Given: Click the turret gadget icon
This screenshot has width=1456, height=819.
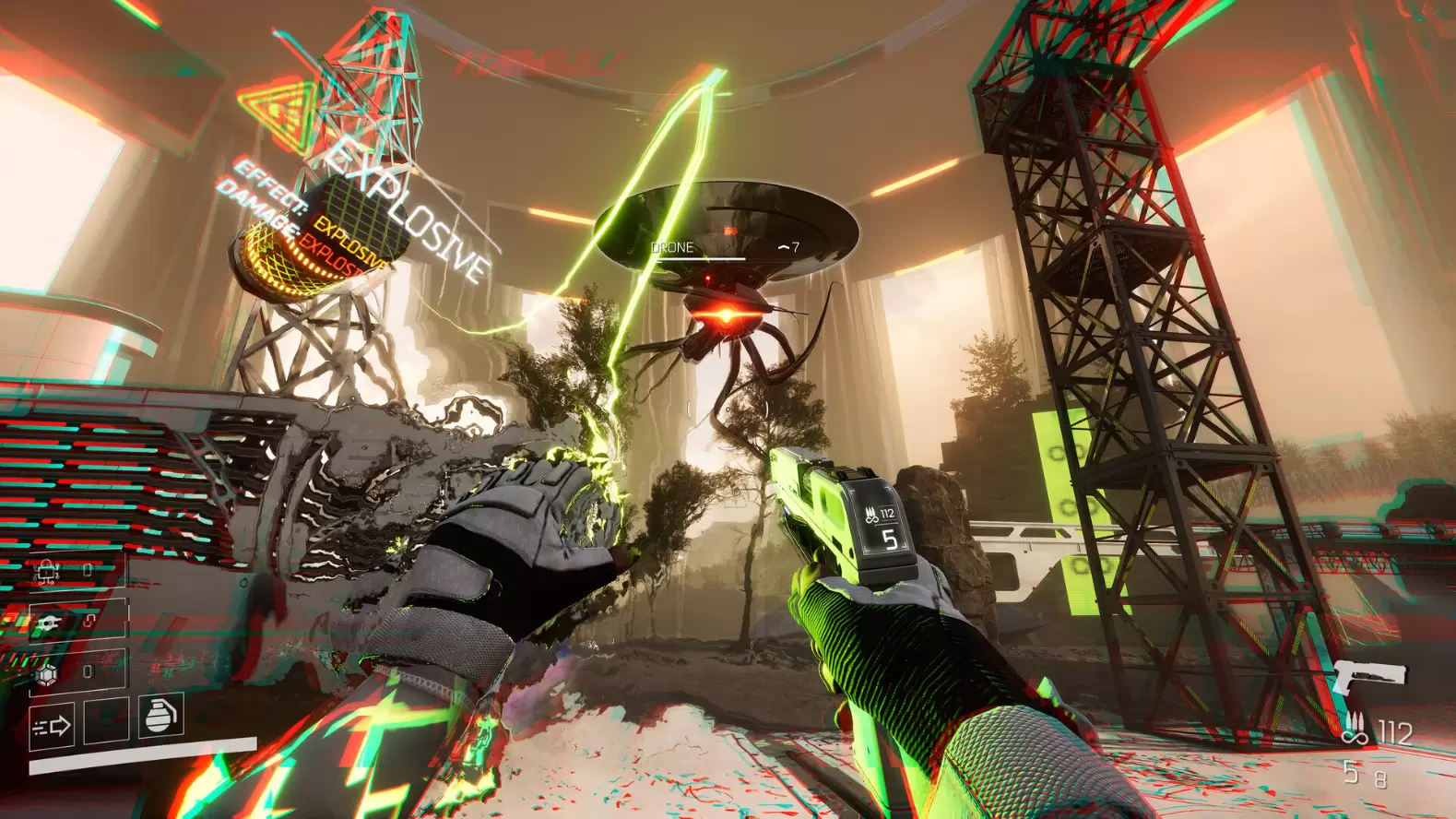Looking at the screenshot, I should pyautogui.click(x=50, y=622).
